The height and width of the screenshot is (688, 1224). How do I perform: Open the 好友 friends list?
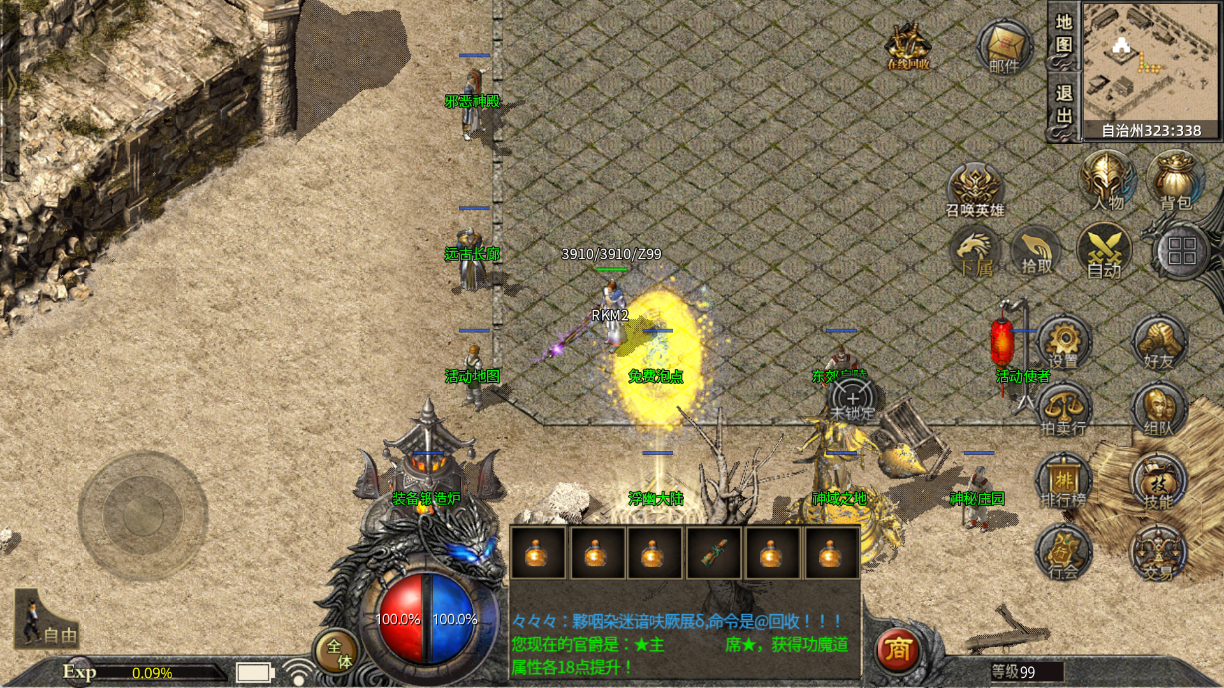[1159, 342]
